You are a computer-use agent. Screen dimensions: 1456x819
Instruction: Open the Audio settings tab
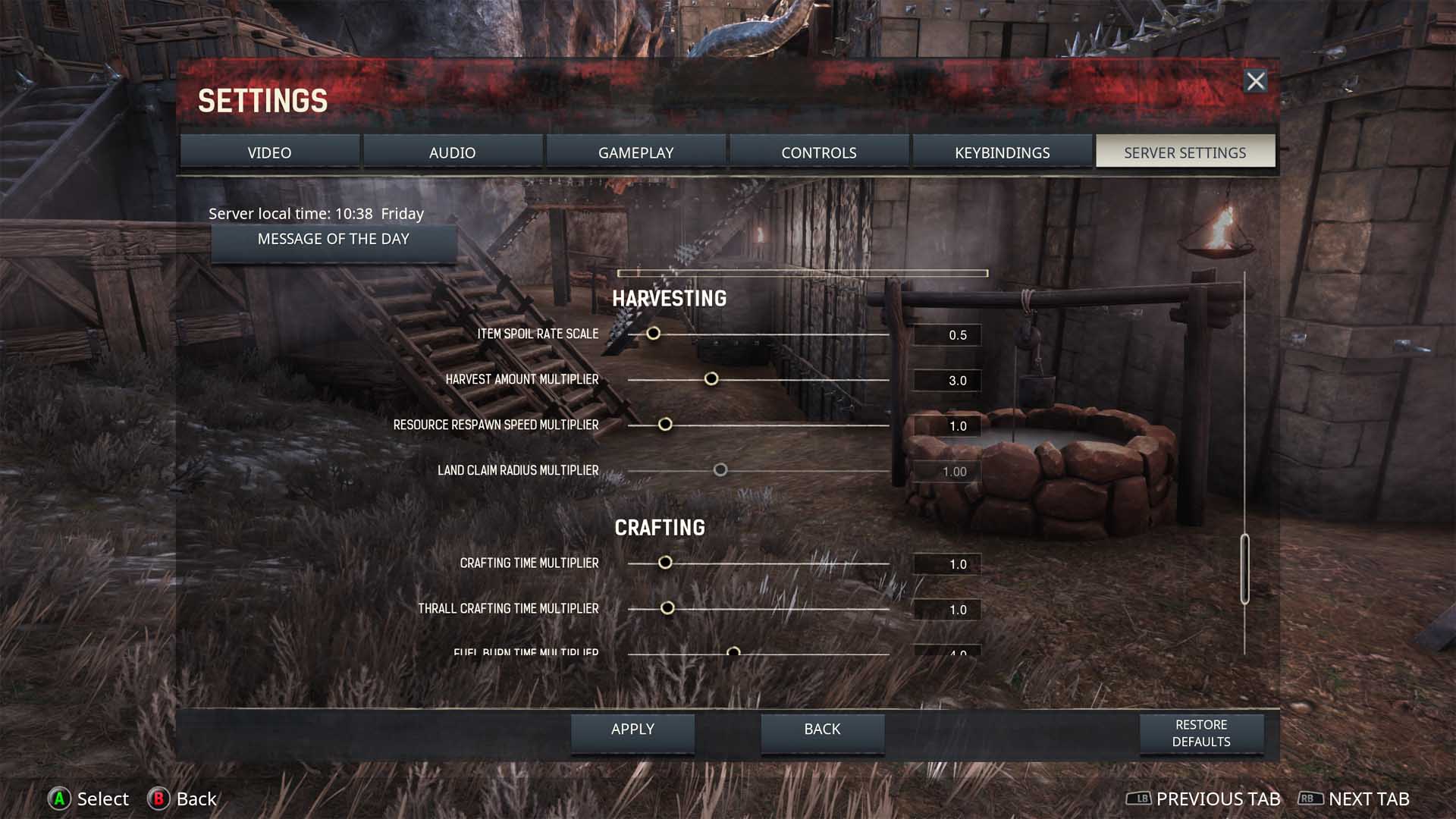pyautogui.click(x=452, y=152)
